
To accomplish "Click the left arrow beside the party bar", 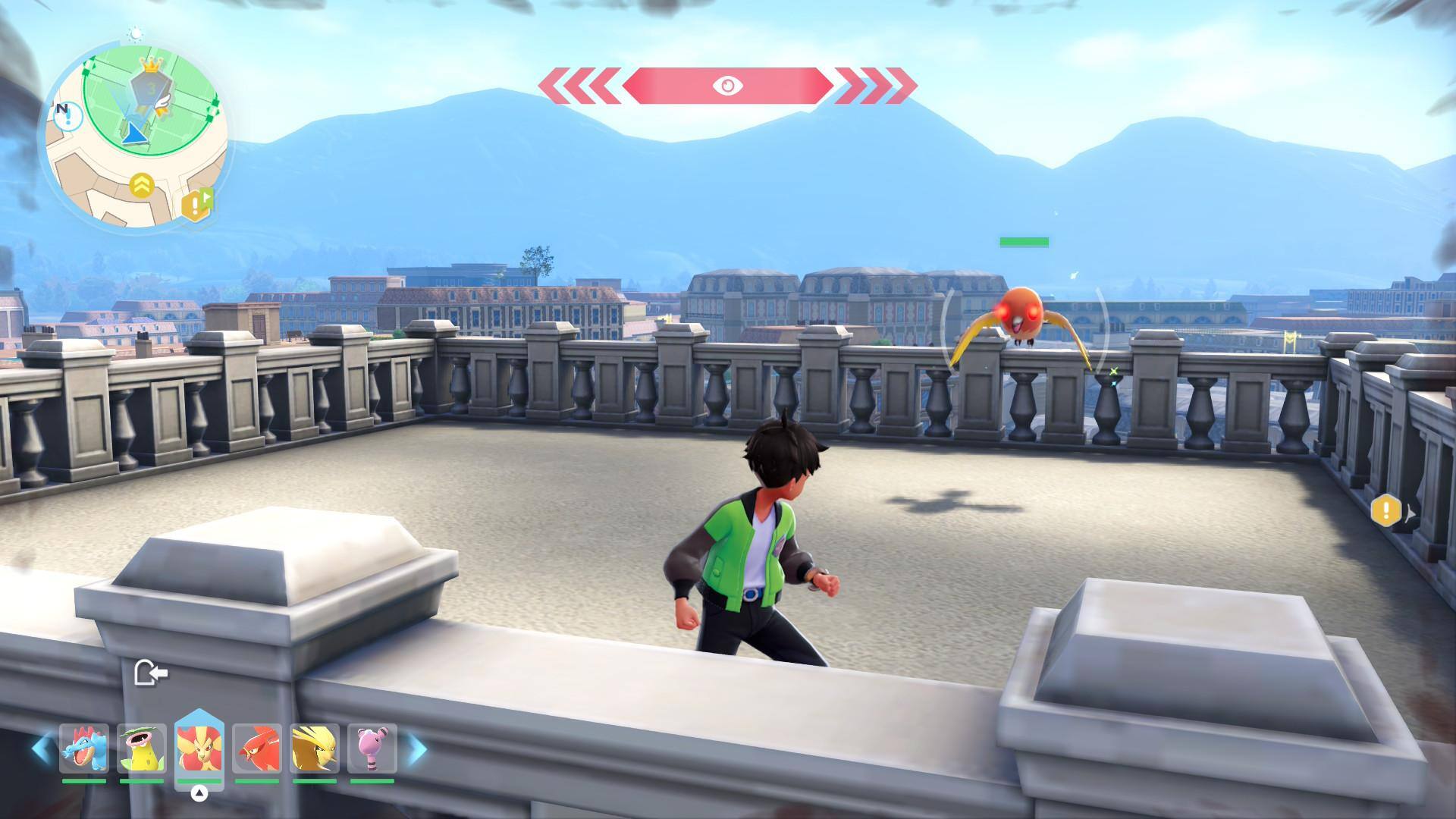I will coord(42,748).
